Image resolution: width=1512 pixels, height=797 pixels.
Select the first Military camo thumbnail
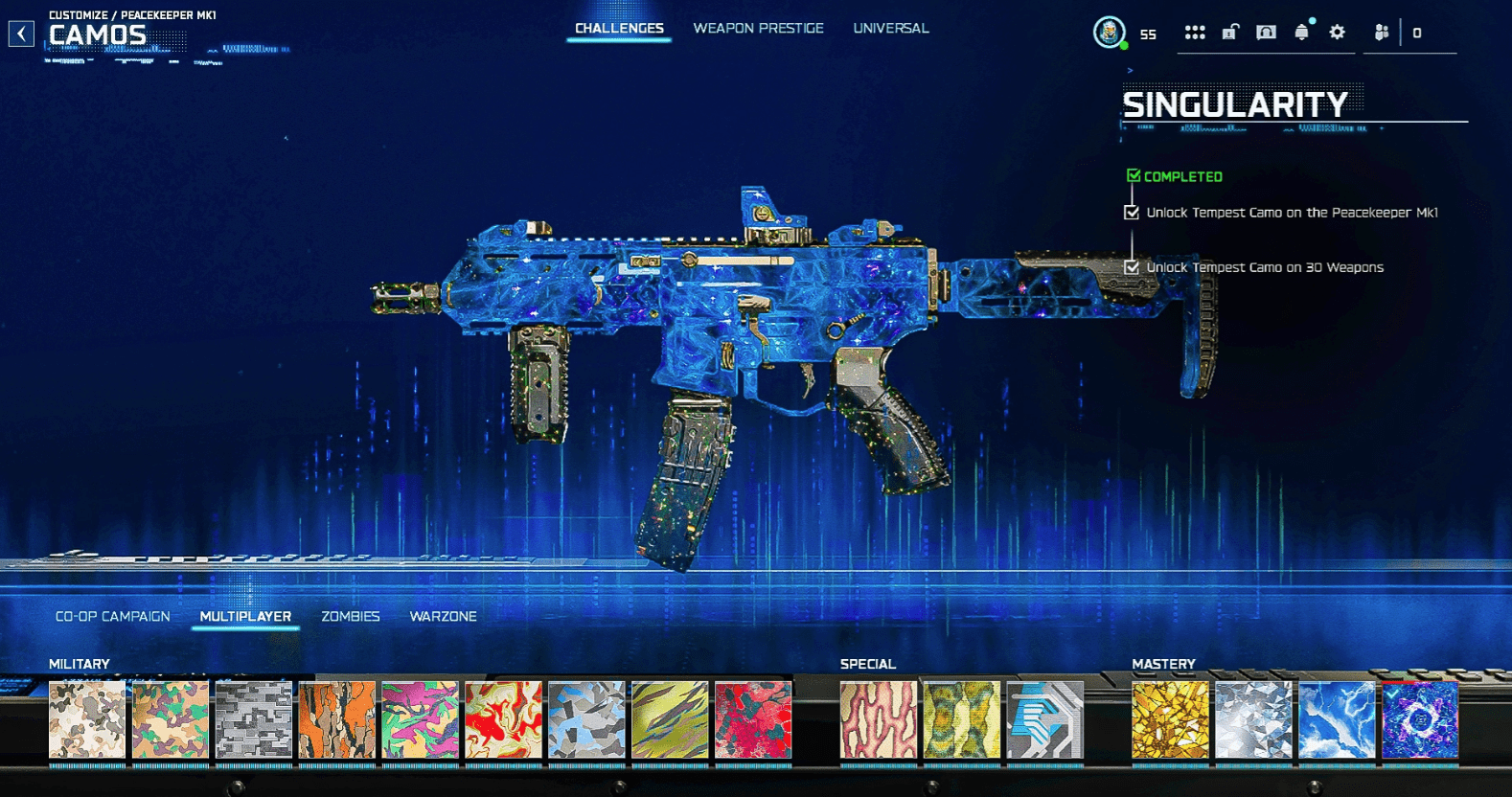[86, 722]
